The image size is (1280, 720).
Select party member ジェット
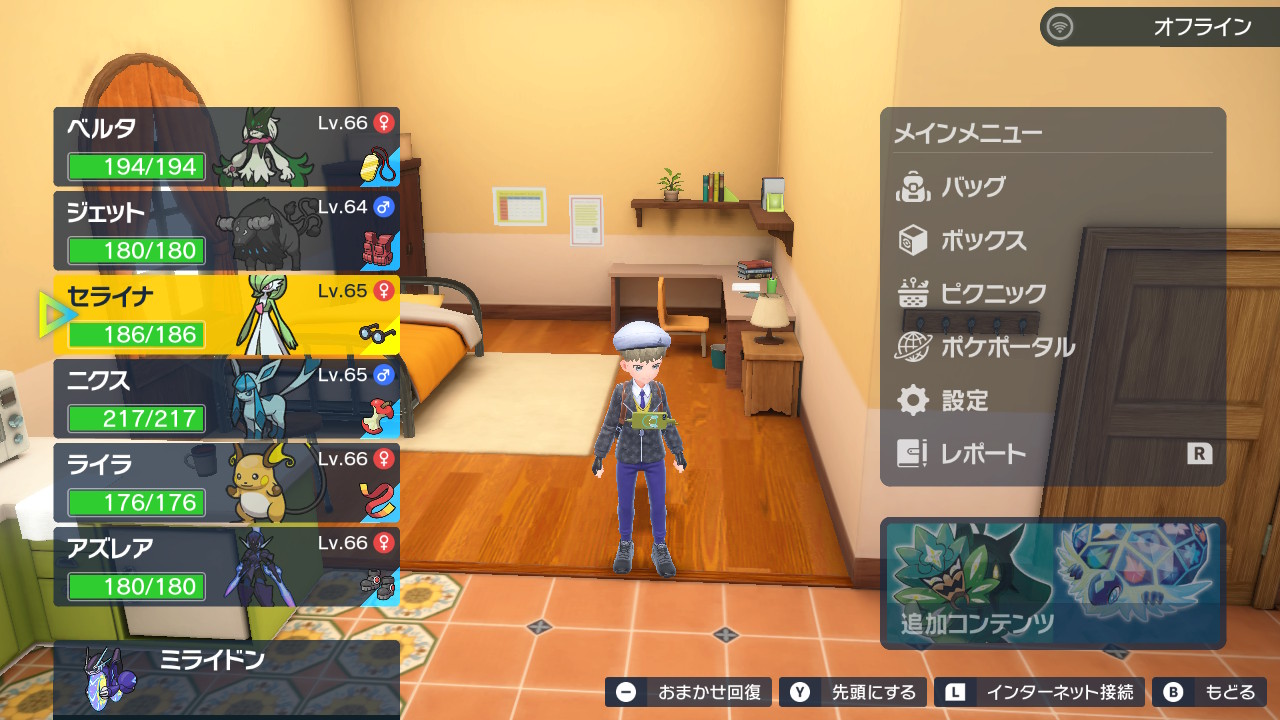pos(226,231)
